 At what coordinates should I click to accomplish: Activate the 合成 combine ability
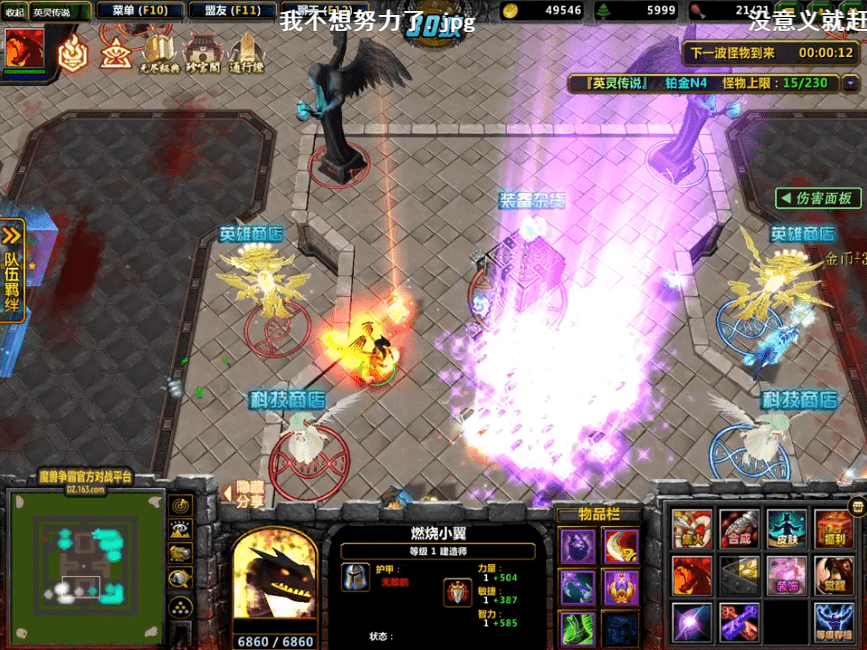[739, 529]
